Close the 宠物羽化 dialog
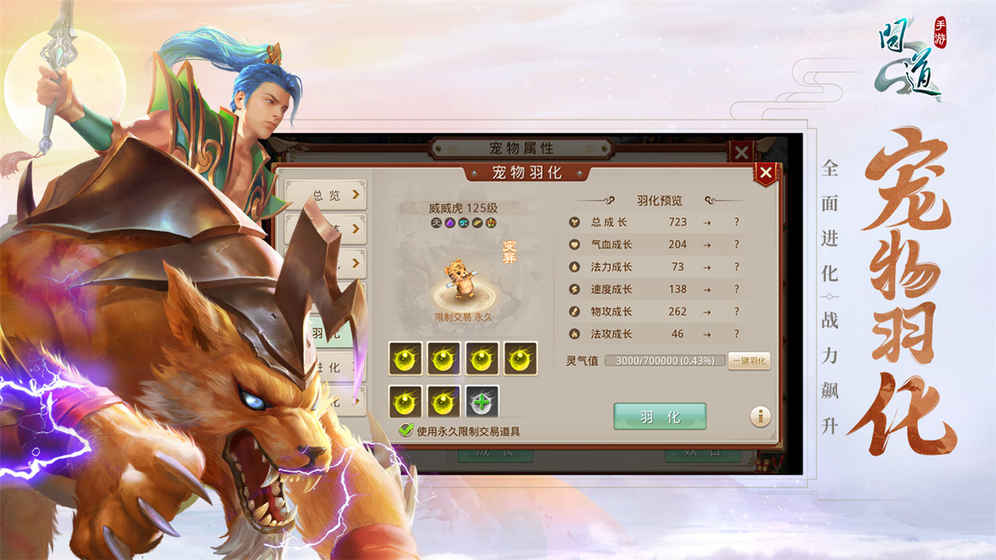Screen dimensions: 996x560 tap(765, 173)
